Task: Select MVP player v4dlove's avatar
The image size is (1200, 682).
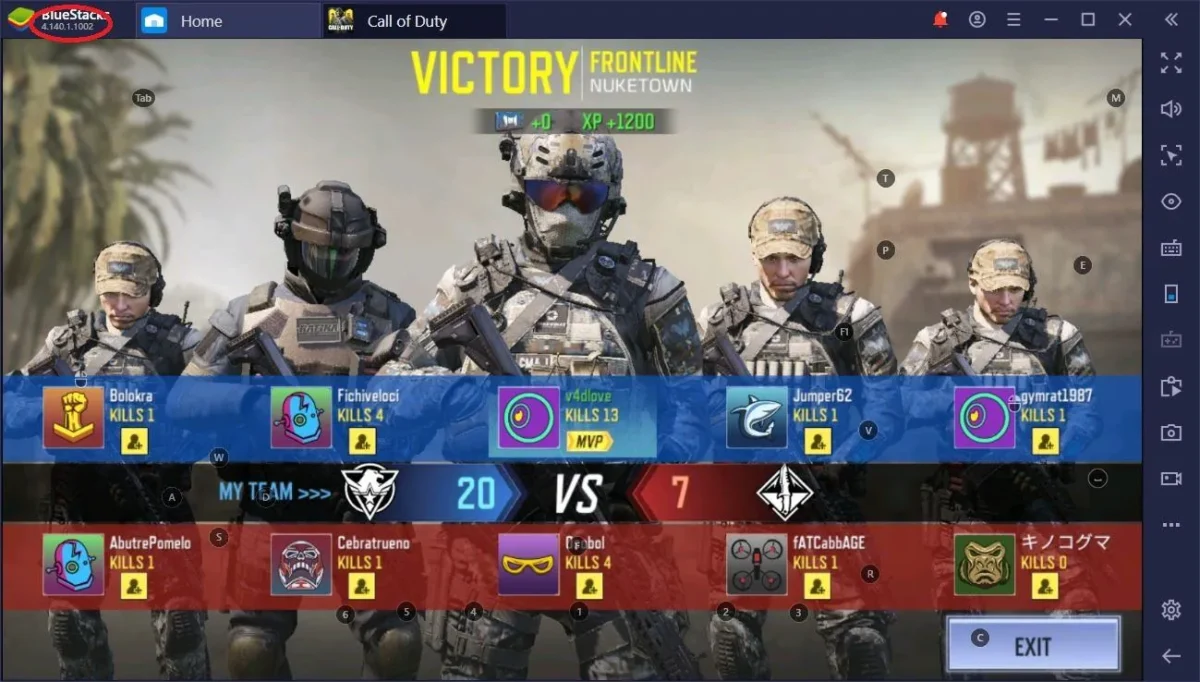Action: 529,417
